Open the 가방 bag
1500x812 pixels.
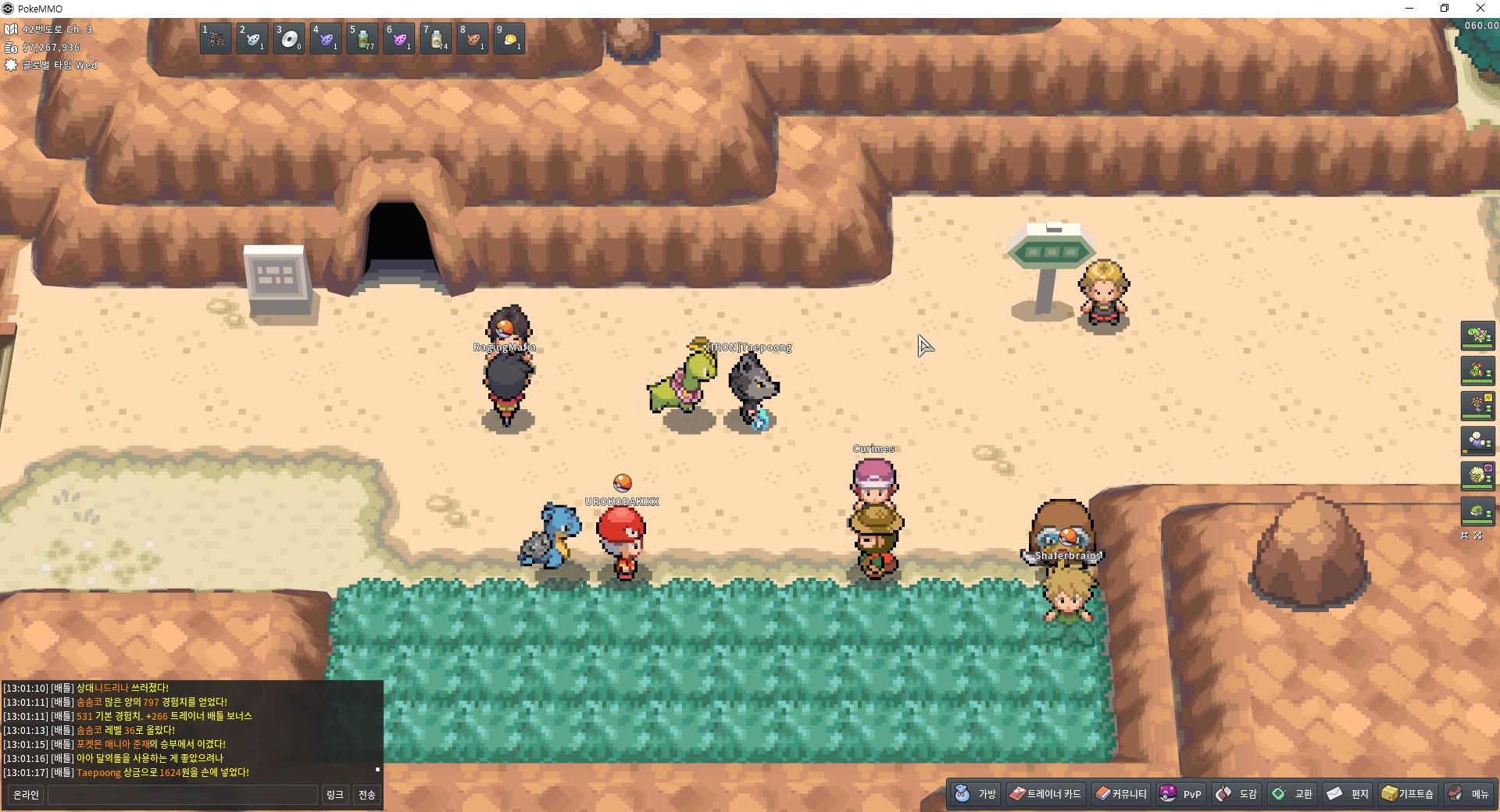point(976,794)
